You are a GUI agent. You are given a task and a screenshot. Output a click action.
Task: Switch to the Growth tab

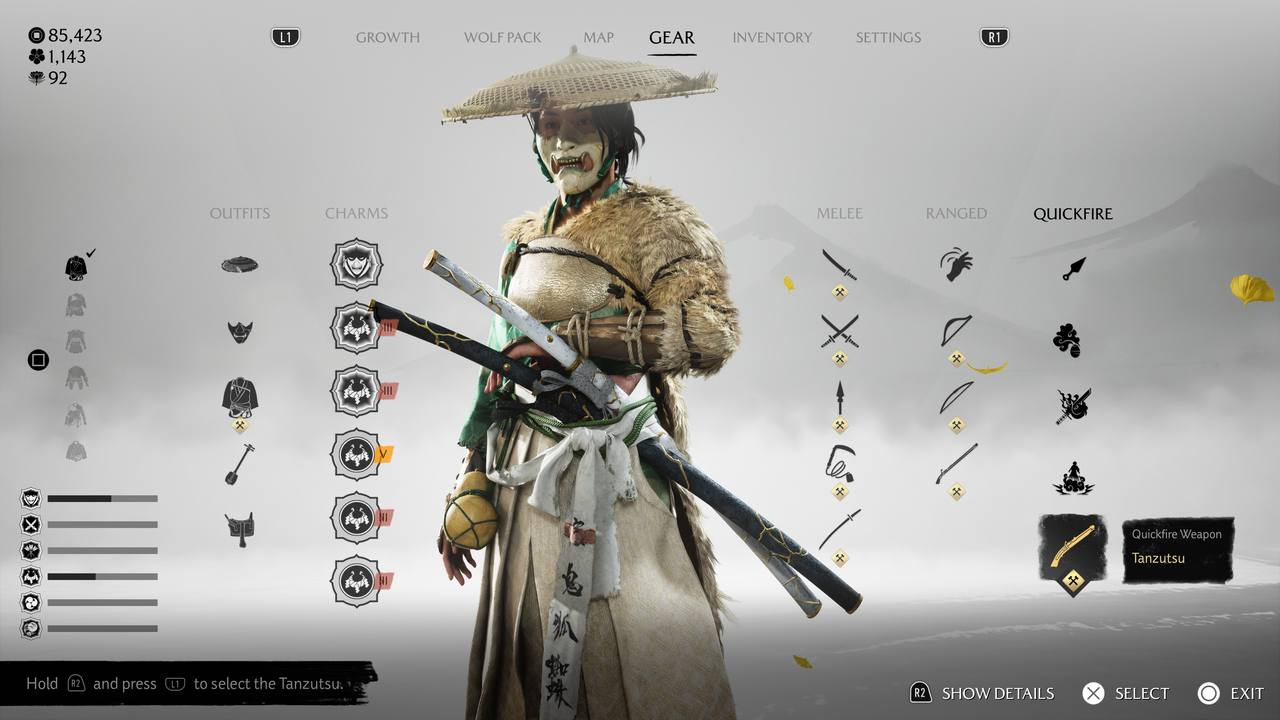[387, 38]
